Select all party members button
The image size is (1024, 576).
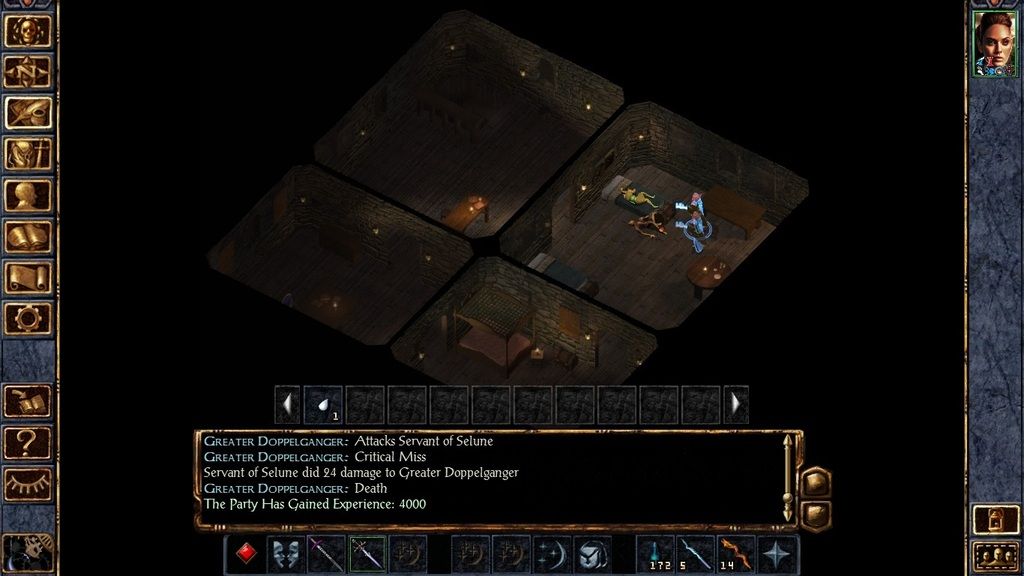click(x=994, y=556)
